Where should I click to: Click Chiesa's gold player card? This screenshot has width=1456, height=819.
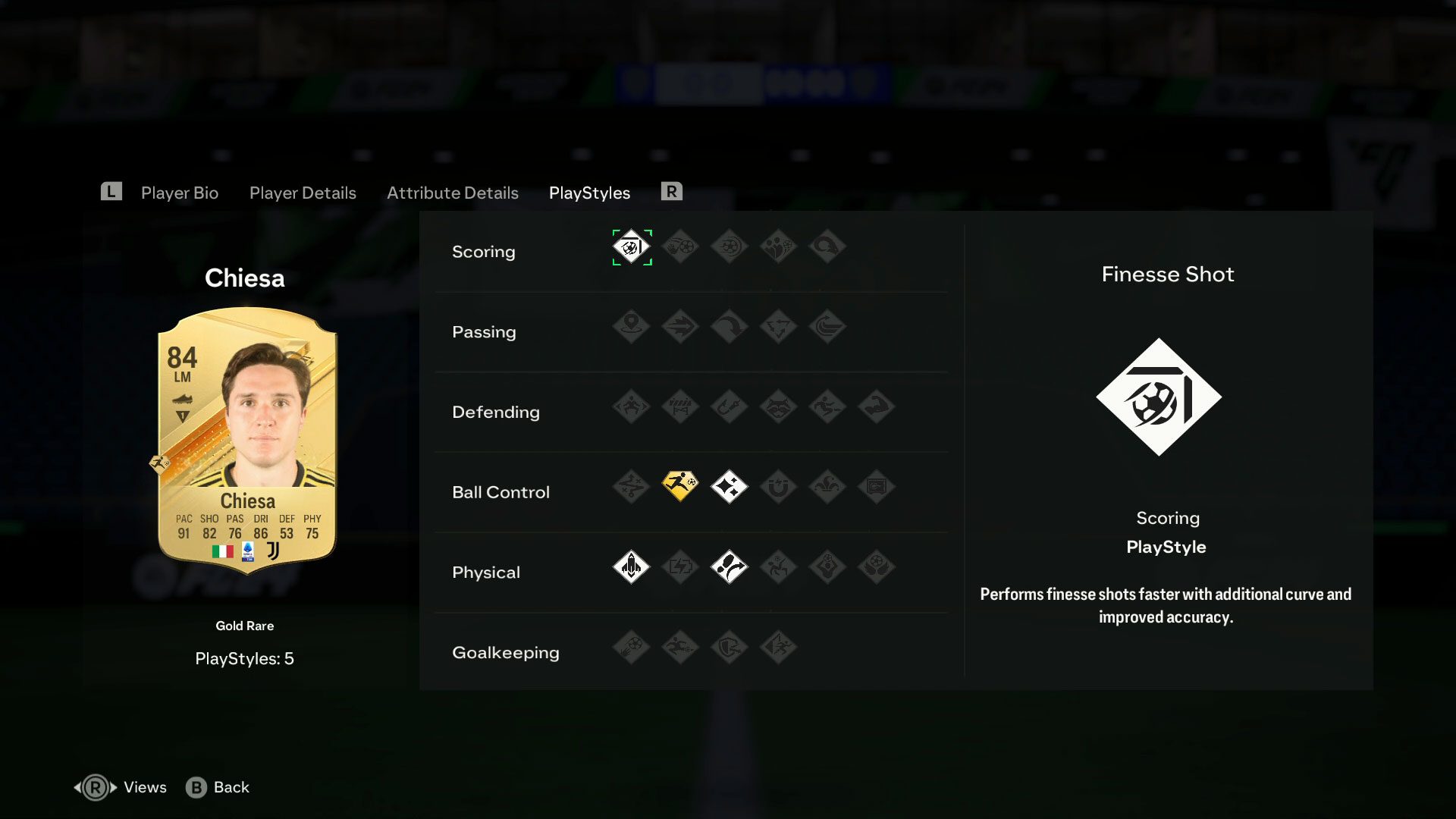245,440
